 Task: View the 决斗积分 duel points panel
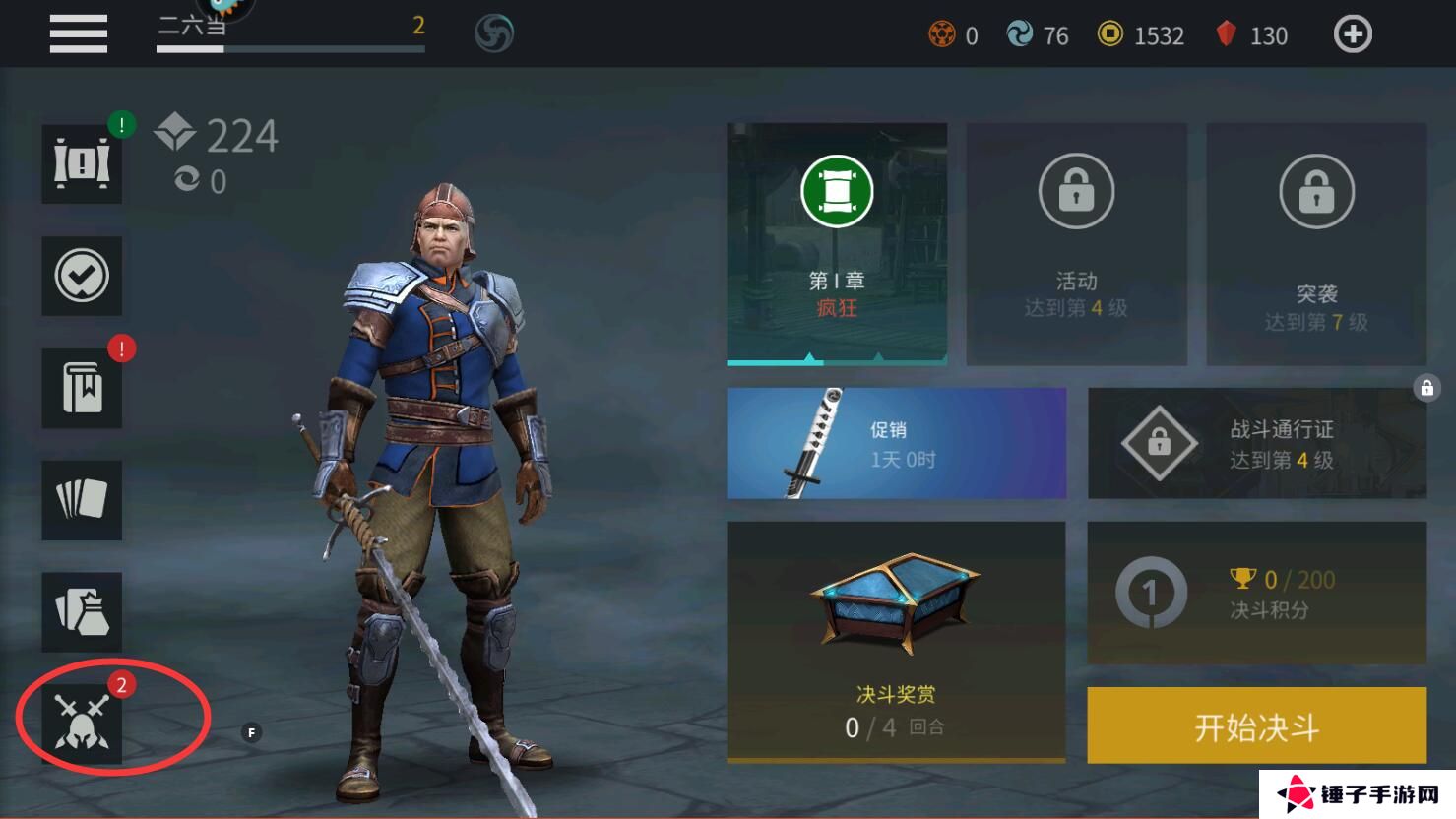(1256, 593)
